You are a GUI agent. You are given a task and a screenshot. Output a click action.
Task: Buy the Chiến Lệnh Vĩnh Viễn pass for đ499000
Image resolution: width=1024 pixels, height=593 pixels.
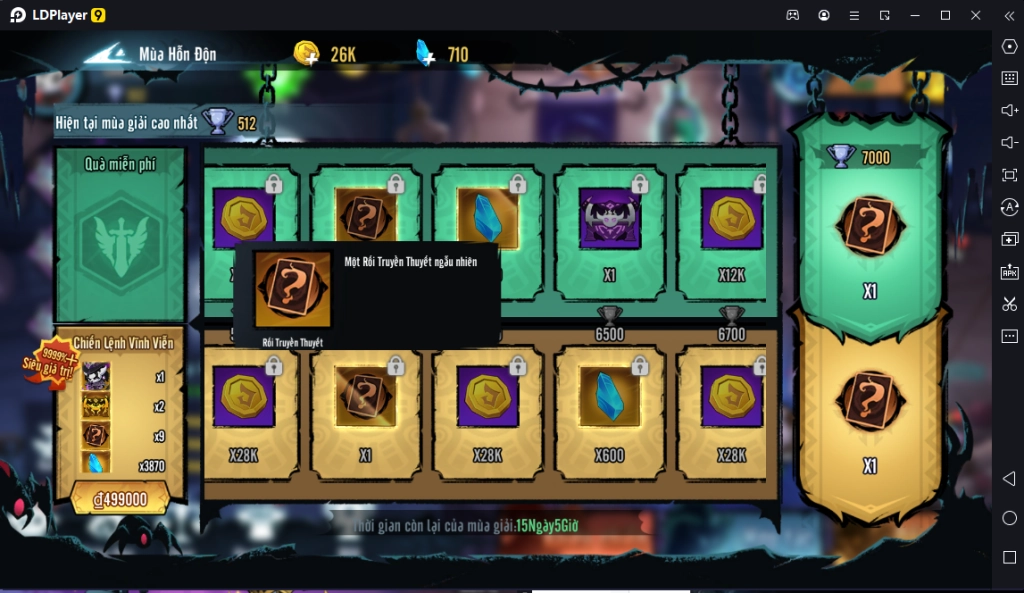[x=120, y=499]
